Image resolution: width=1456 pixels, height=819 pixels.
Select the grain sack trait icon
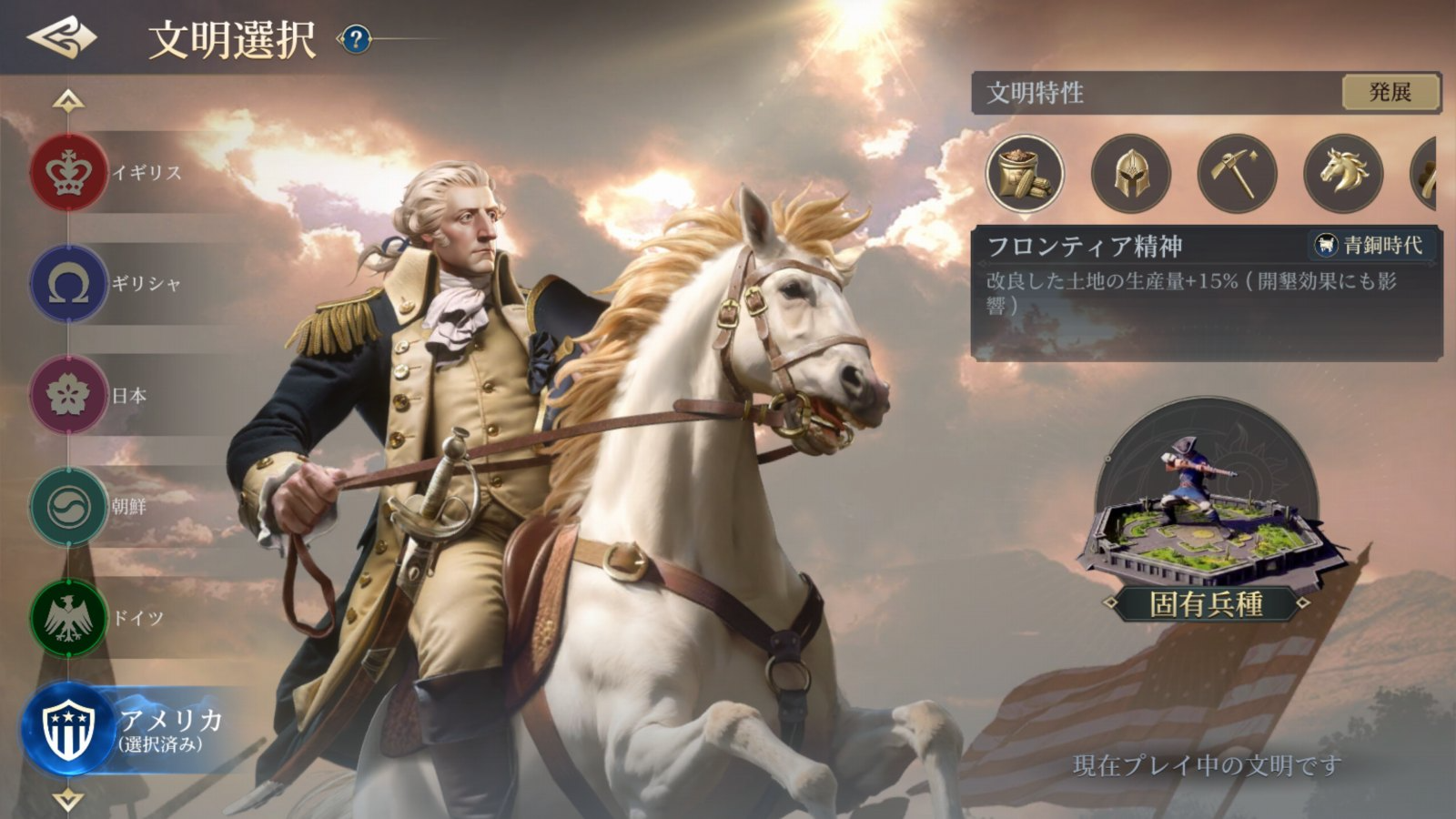[1025, 173]
